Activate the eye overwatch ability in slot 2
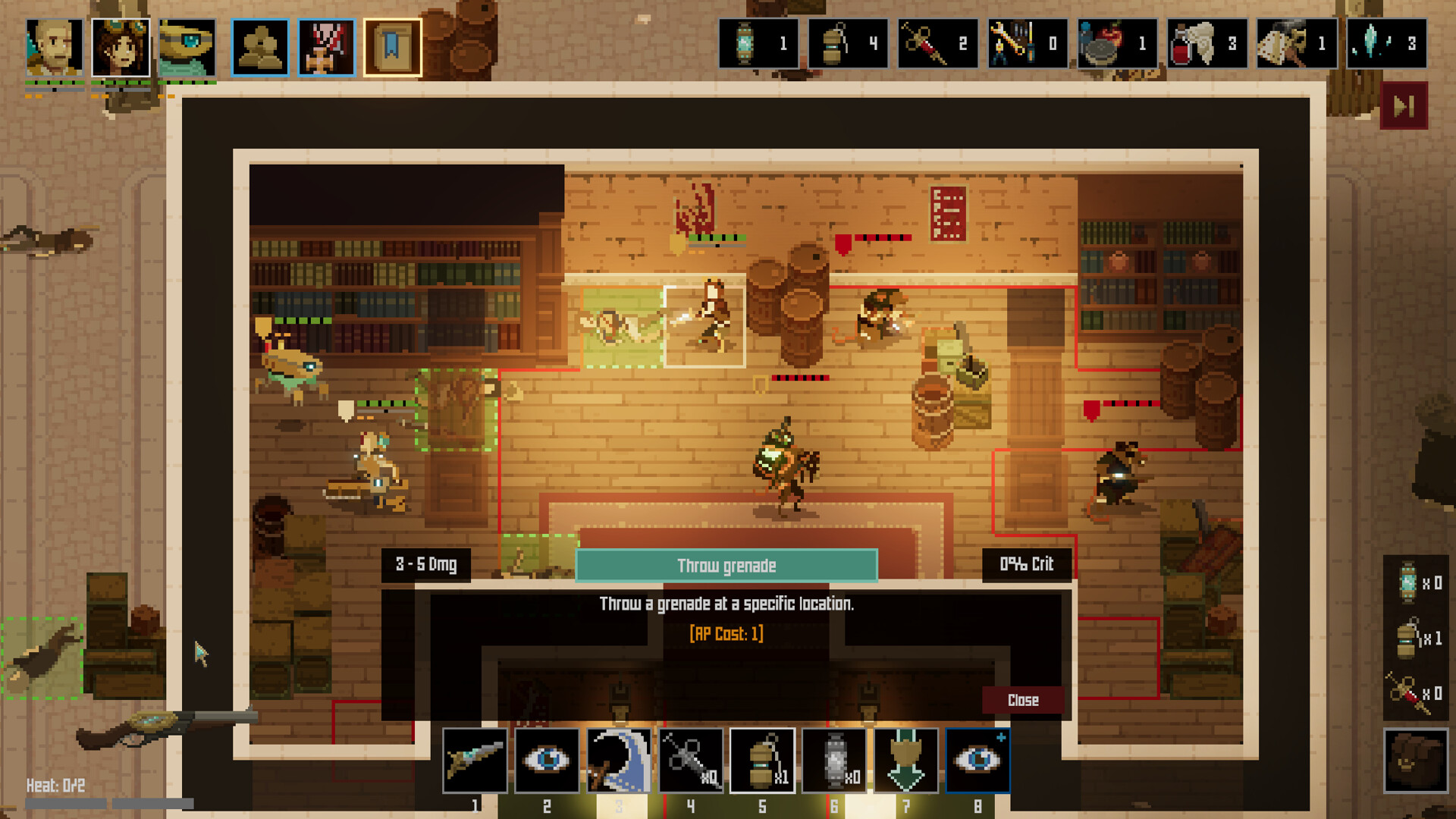The width and height of the screenshot is (1456, 819). [546, 760]
